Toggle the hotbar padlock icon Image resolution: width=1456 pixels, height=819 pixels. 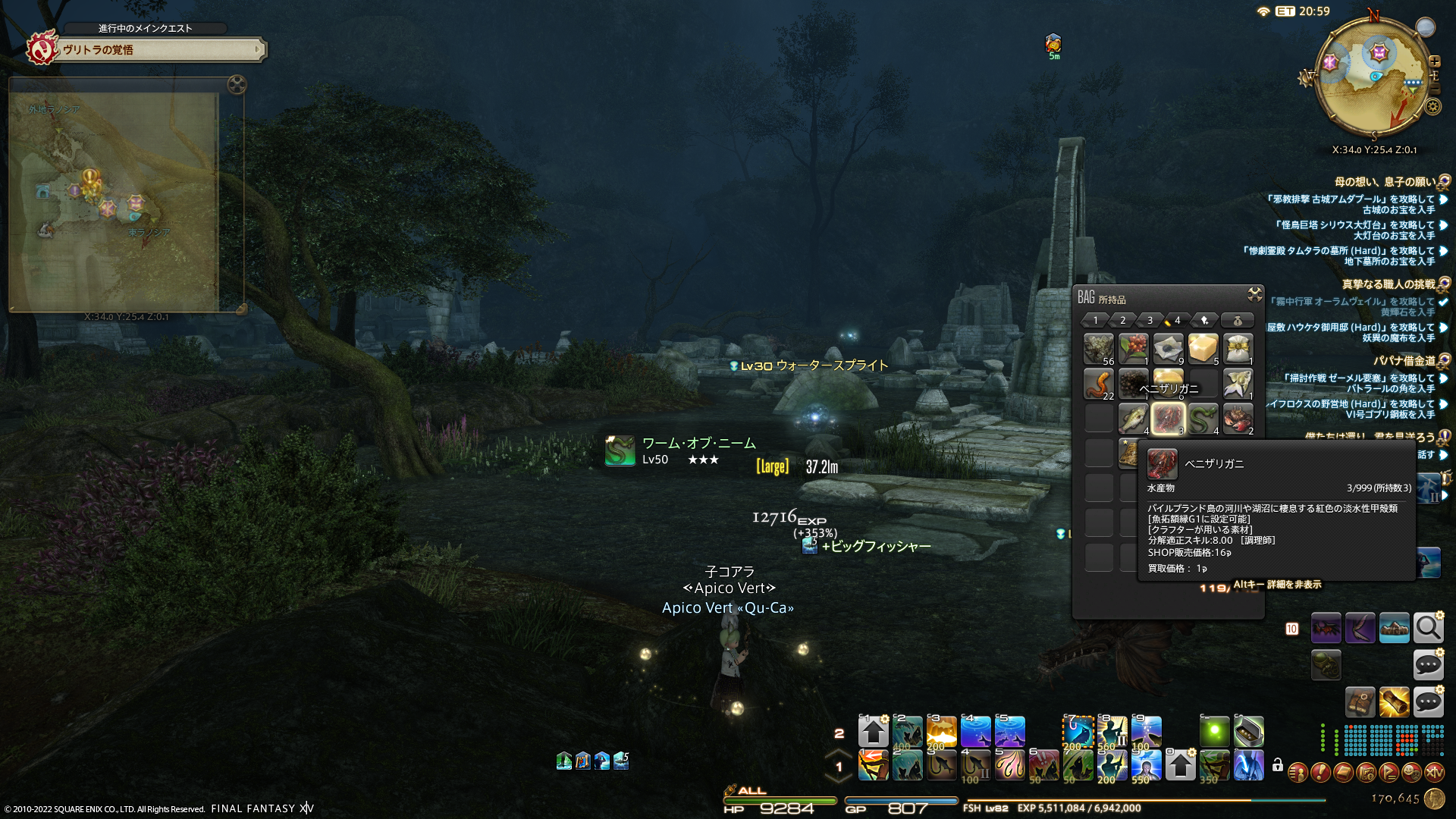(1278, 765)
